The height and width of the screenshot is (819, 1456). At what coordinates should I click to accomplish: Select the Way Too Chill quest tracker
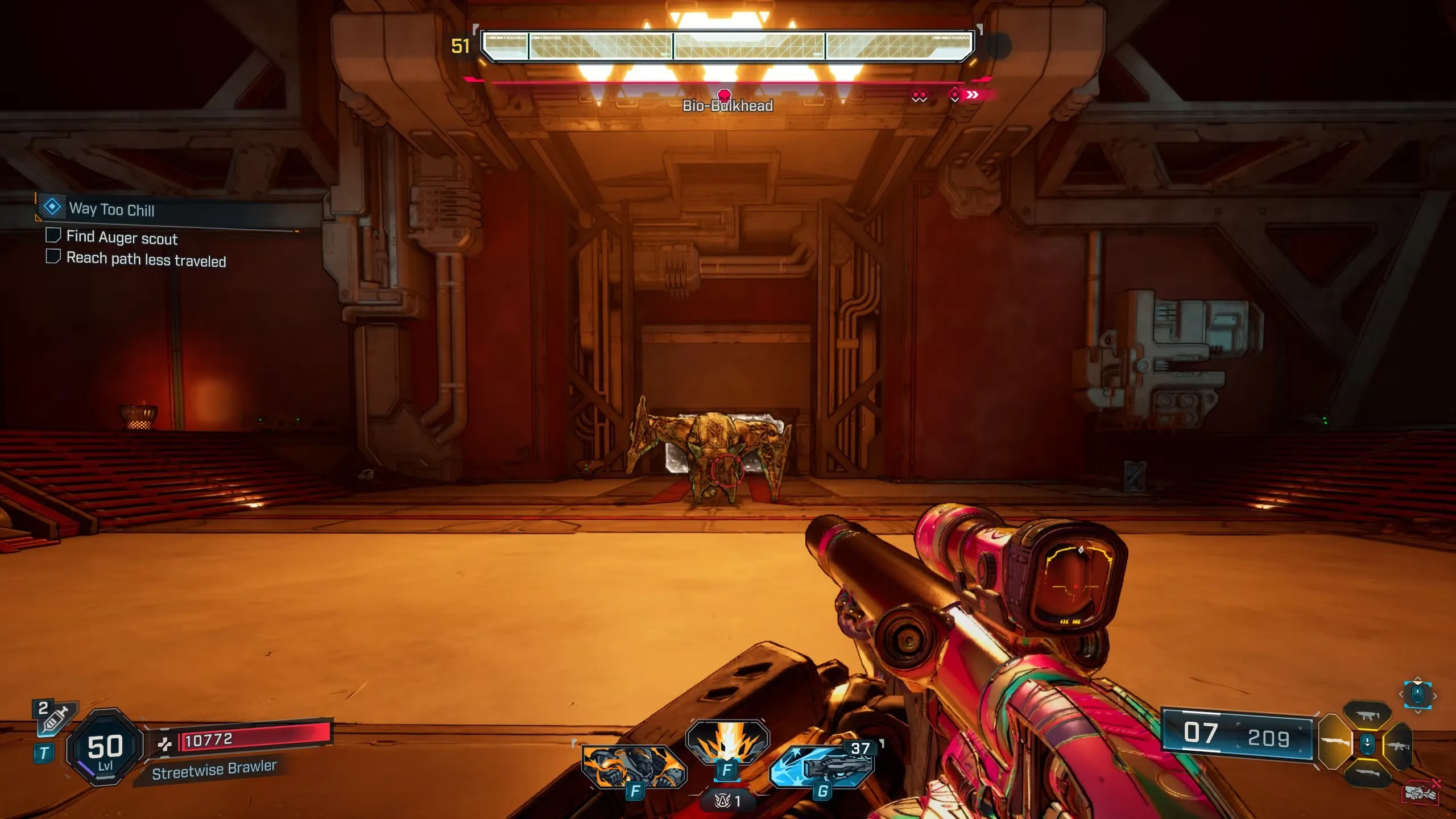111,209
